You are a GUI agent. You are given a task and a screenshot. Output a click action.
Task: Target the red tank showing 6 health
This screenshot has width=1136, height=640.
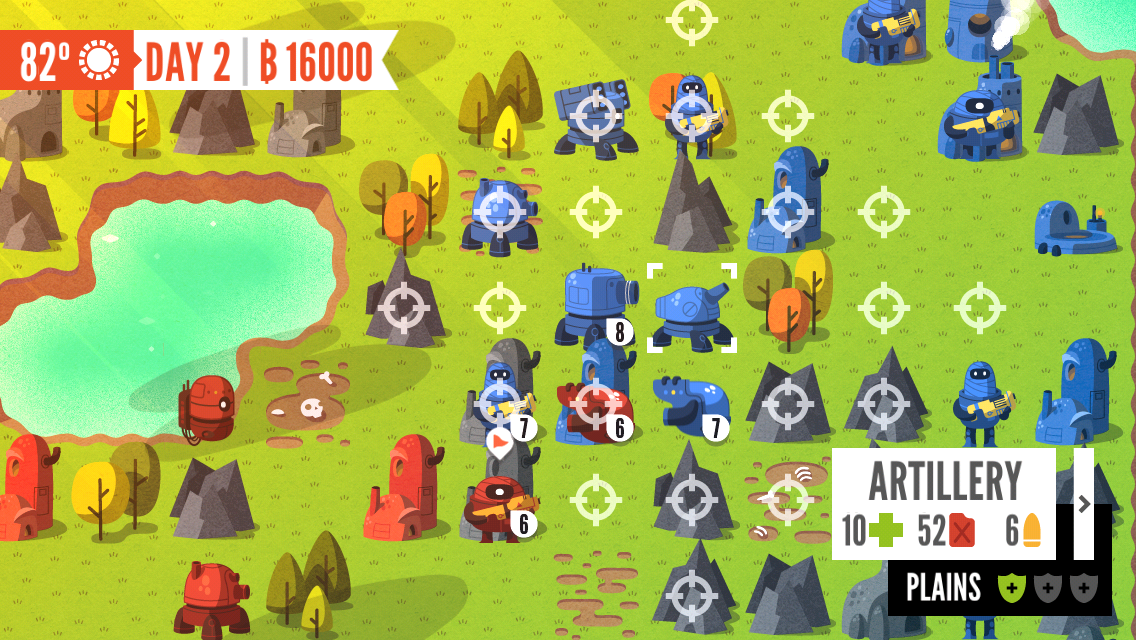pos(595,407)
